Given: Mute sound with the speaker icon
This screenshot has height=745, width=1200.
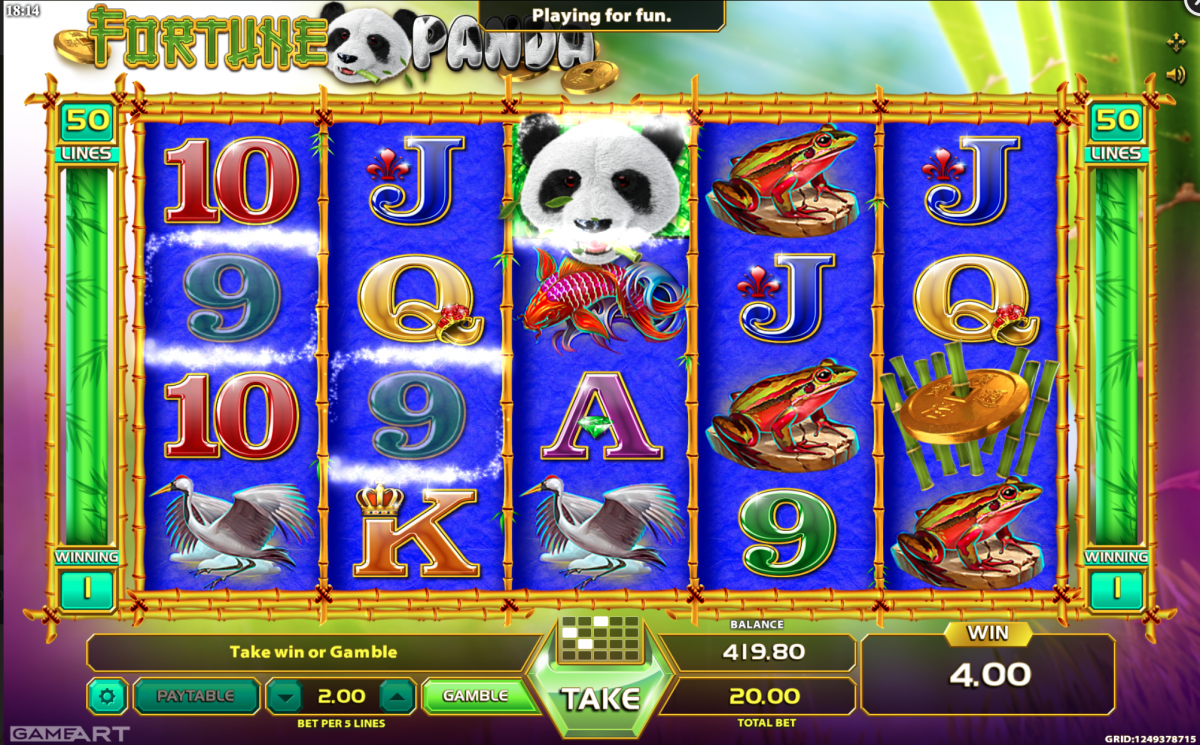Looking at the screenshot, I should point(1176,74).
